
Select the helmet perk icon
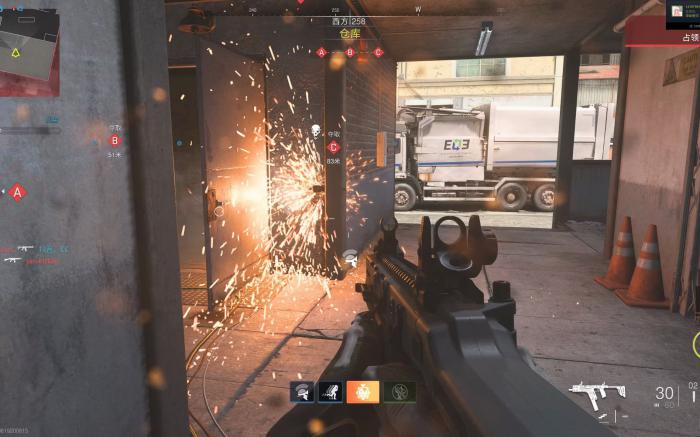pos(302,392)
